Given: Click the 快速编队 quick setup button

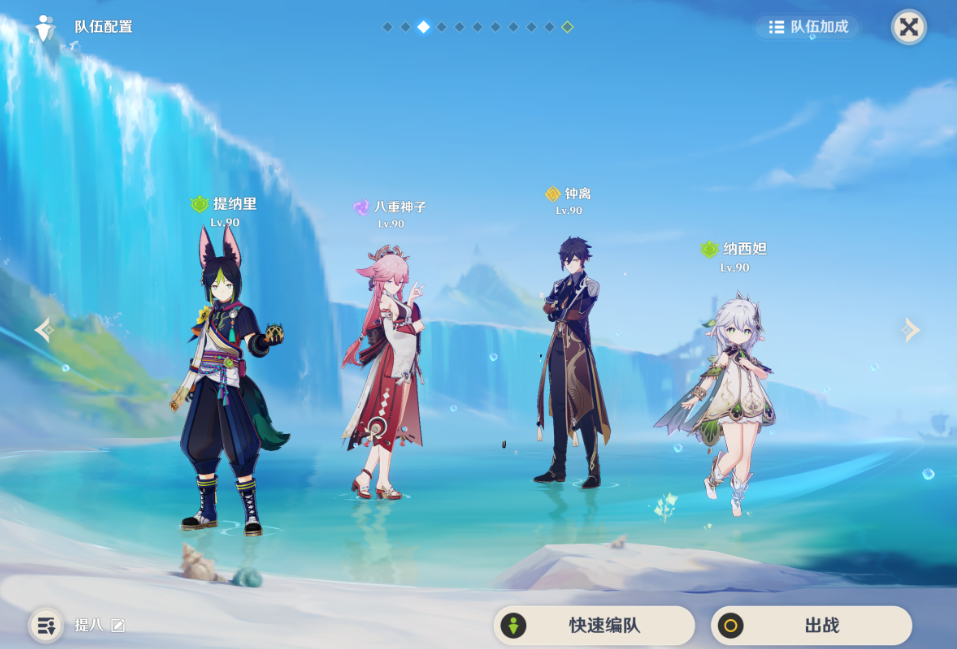Looking at the screenshot, I should point(594,626).
